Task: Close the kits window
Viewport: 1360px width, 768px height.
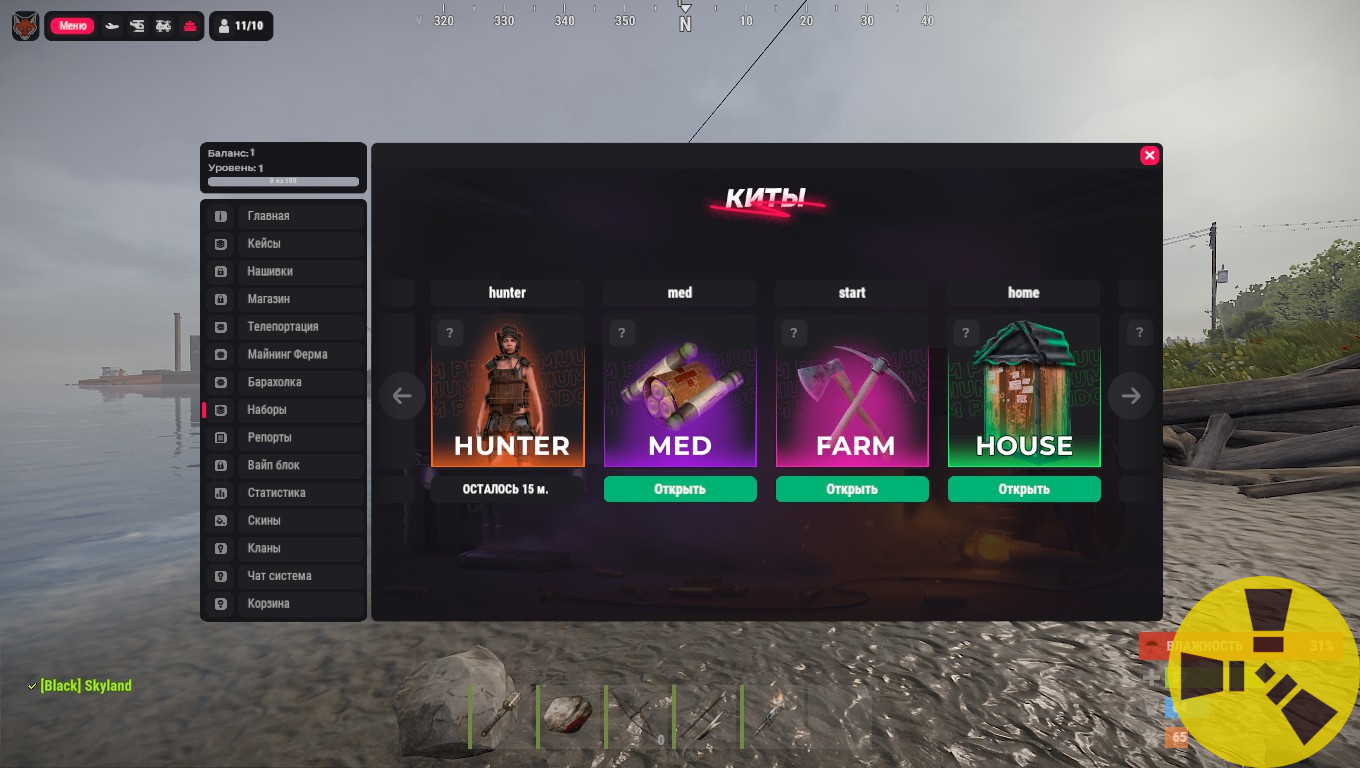Action: (1149, 155)
